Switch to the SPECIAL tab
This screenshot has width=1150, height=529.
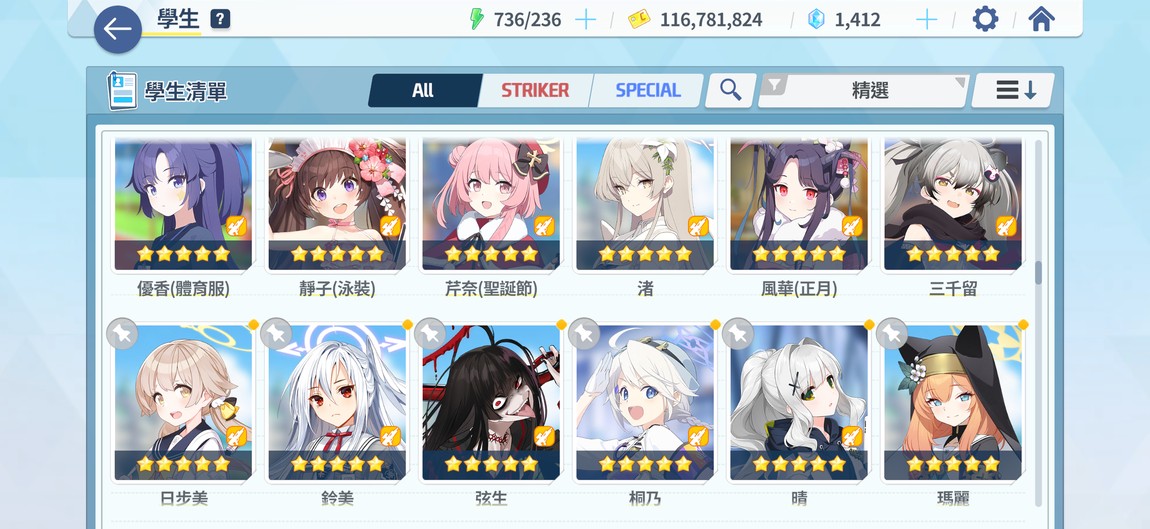point(647,90)
